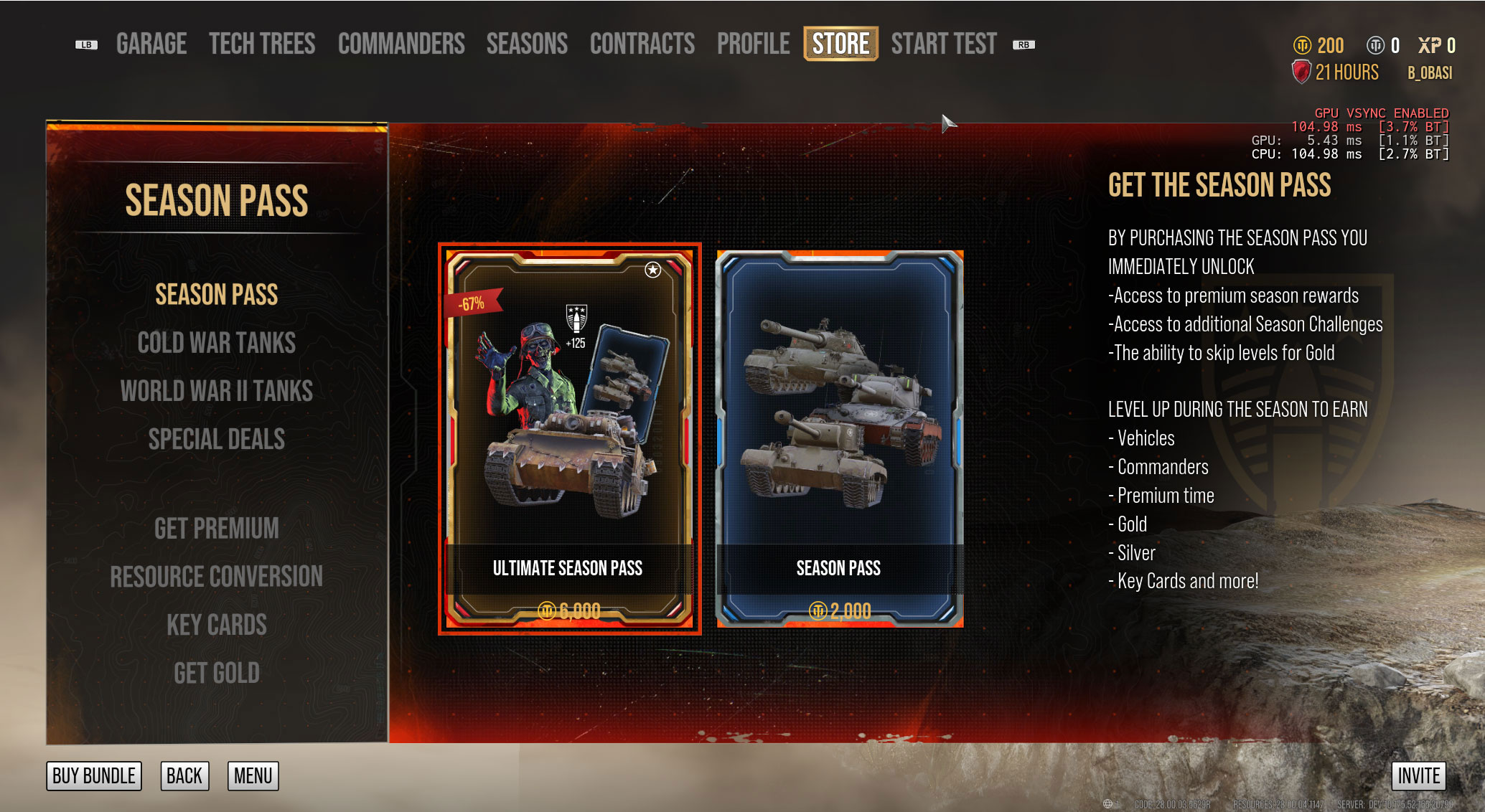
Task: Browse the Cold War Tanks category
Action: click(217, 343)
